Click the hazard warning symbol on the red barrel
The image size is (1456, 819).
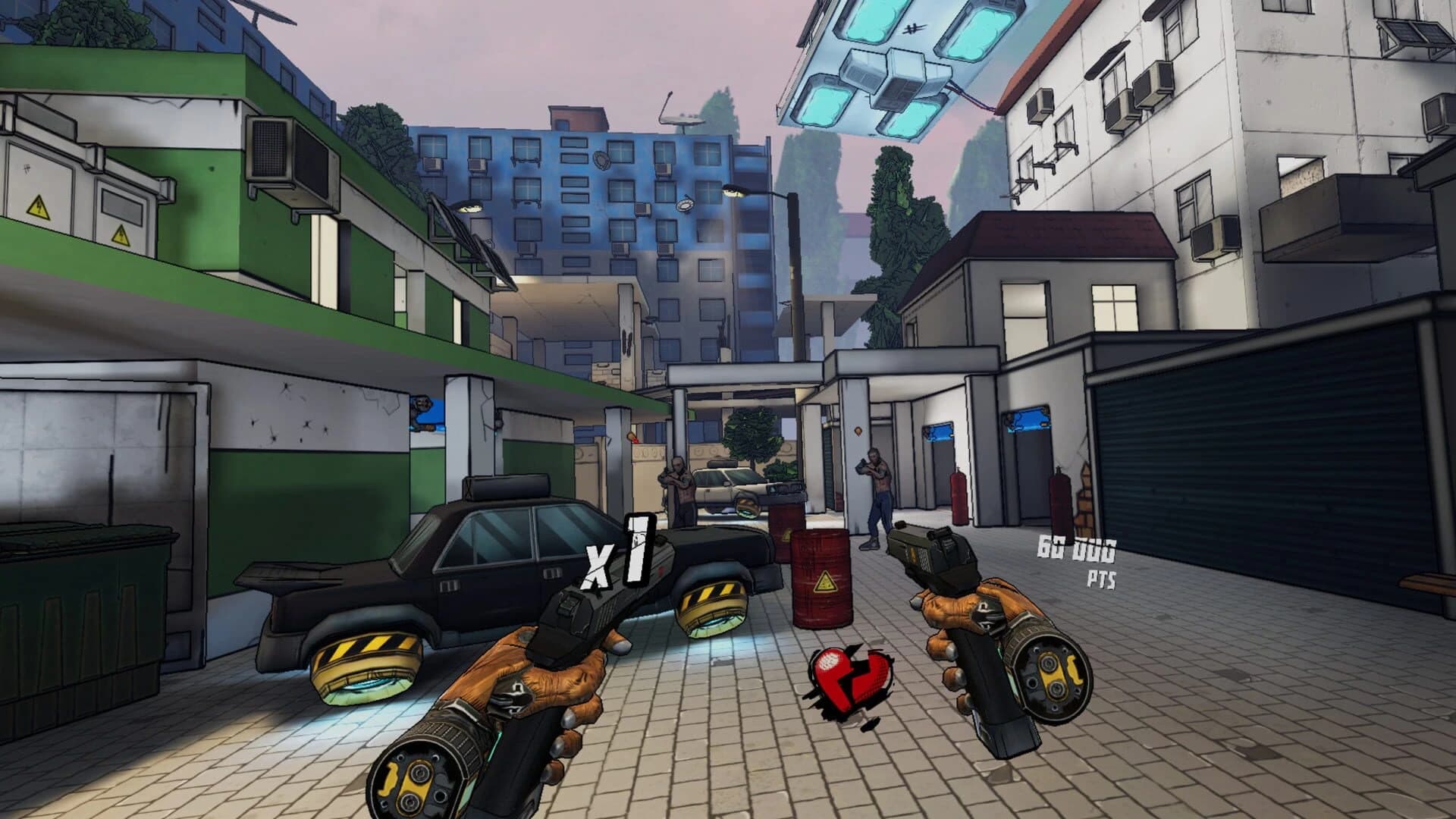click(827, 582)
